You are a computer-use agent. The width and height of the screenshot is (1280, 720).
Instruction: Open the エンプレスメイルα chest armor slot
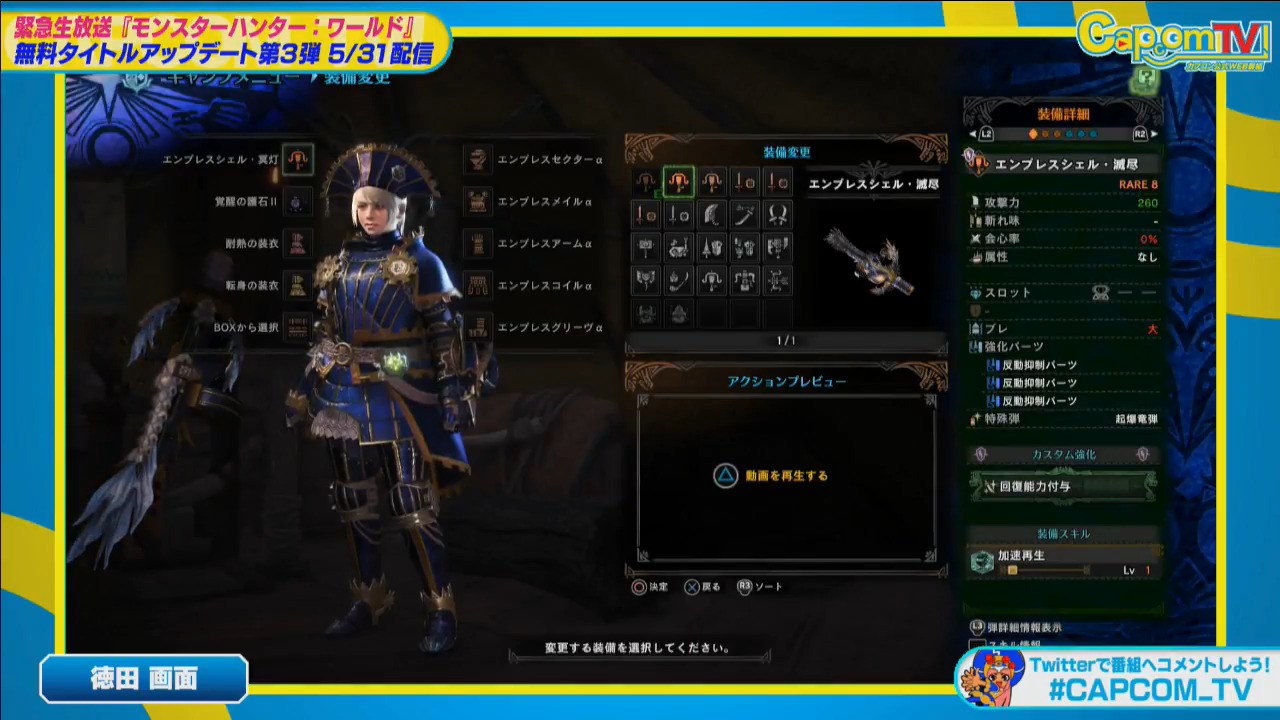click(479, 201)
